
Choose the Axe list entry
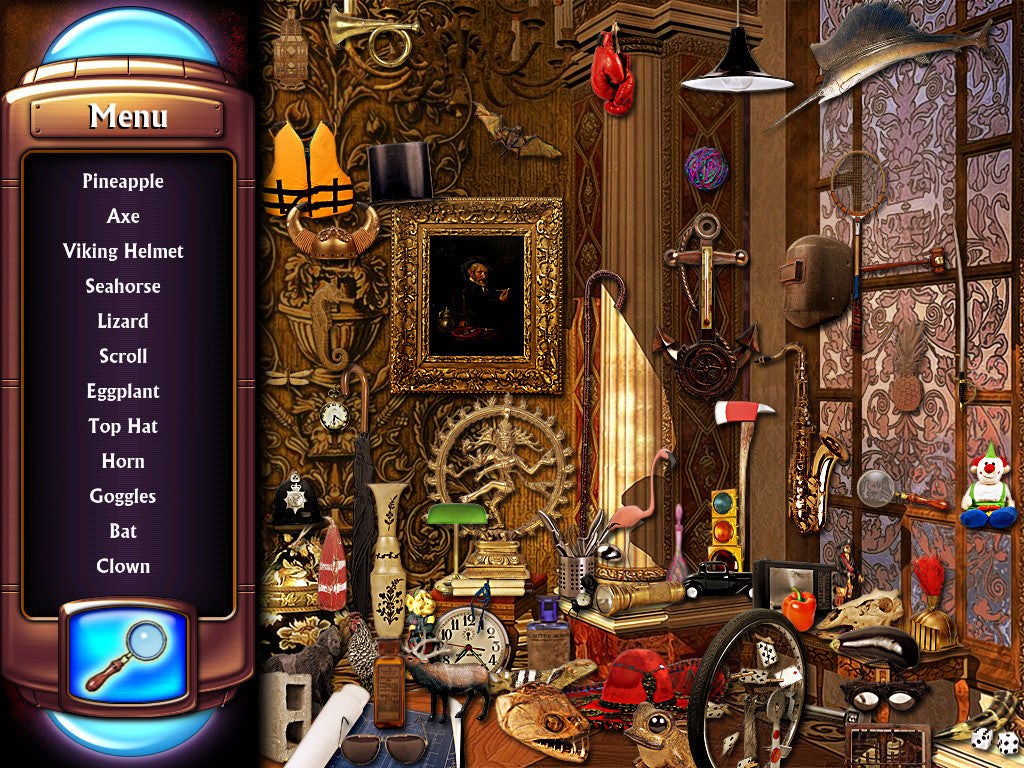coord(123,216)
